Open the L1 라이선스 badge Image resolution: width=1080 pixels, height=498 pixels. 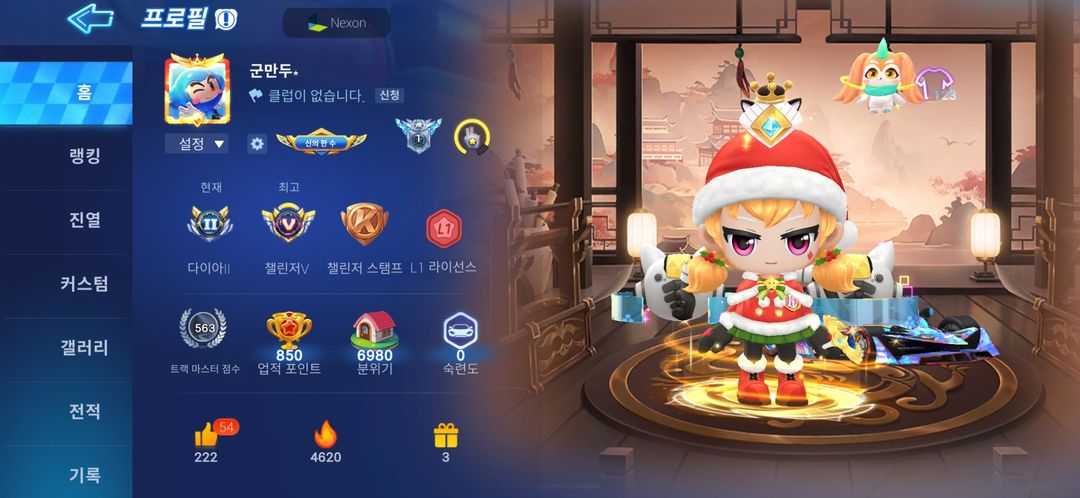442,228
